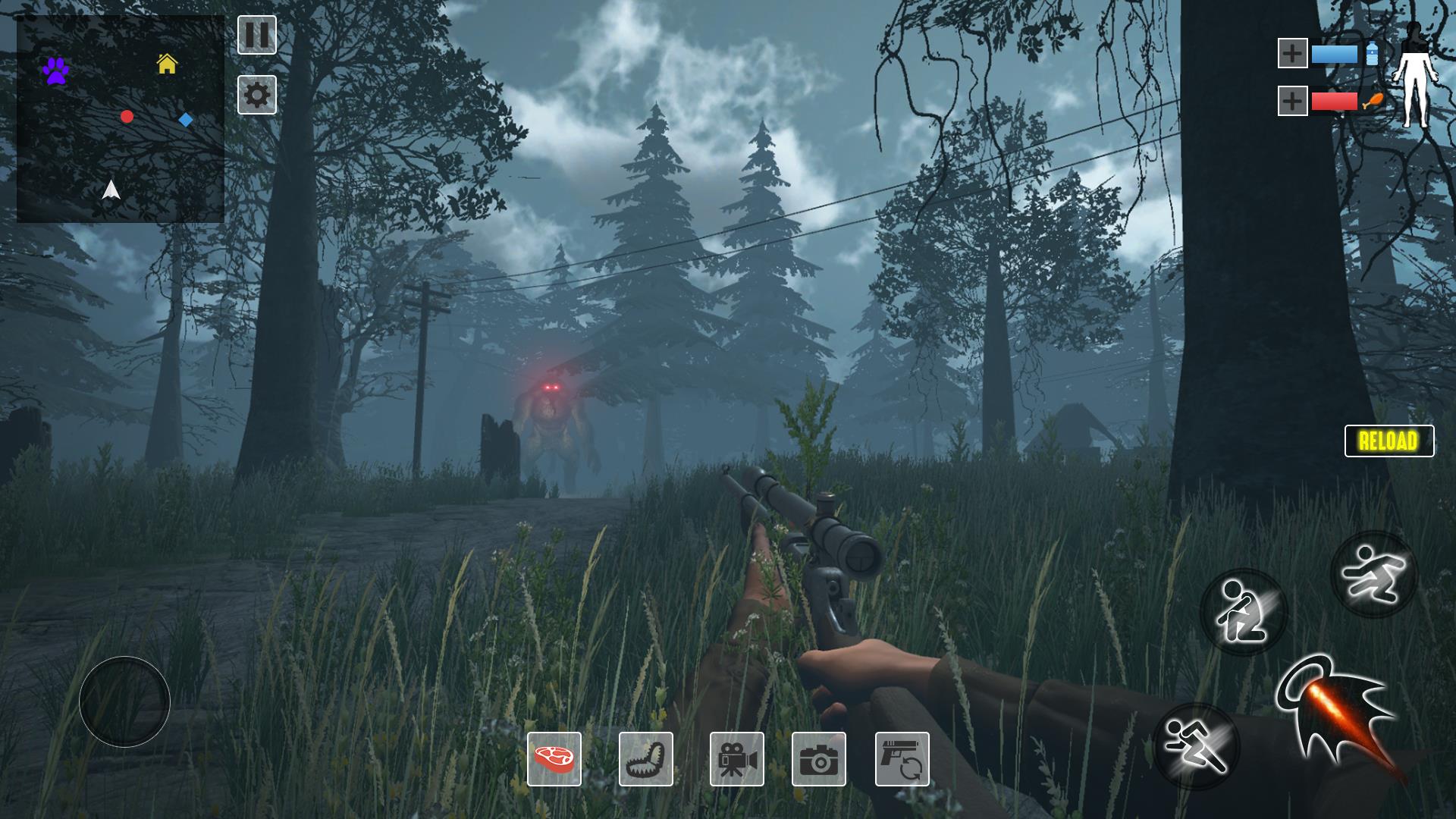Activate the sprint running button
This screenshot has width=1456, height=819.
(x=1196, y=745)
